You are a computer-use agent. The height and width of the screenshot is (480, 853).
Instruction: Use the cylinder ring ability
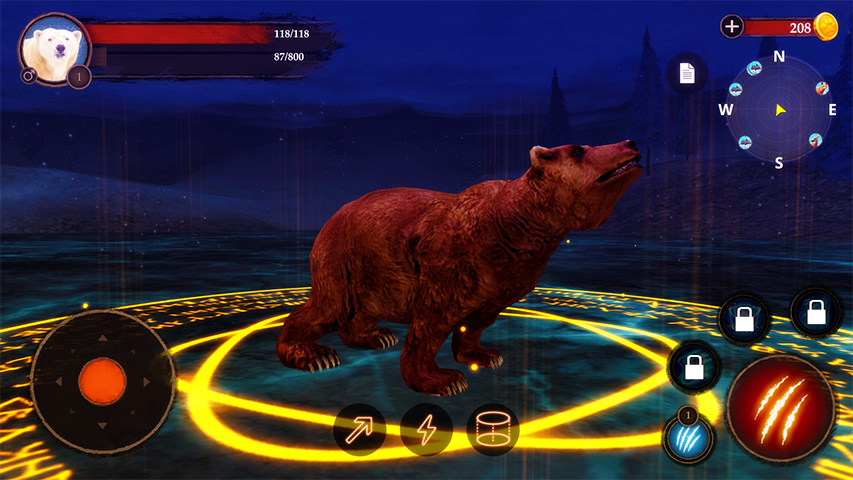492,429
